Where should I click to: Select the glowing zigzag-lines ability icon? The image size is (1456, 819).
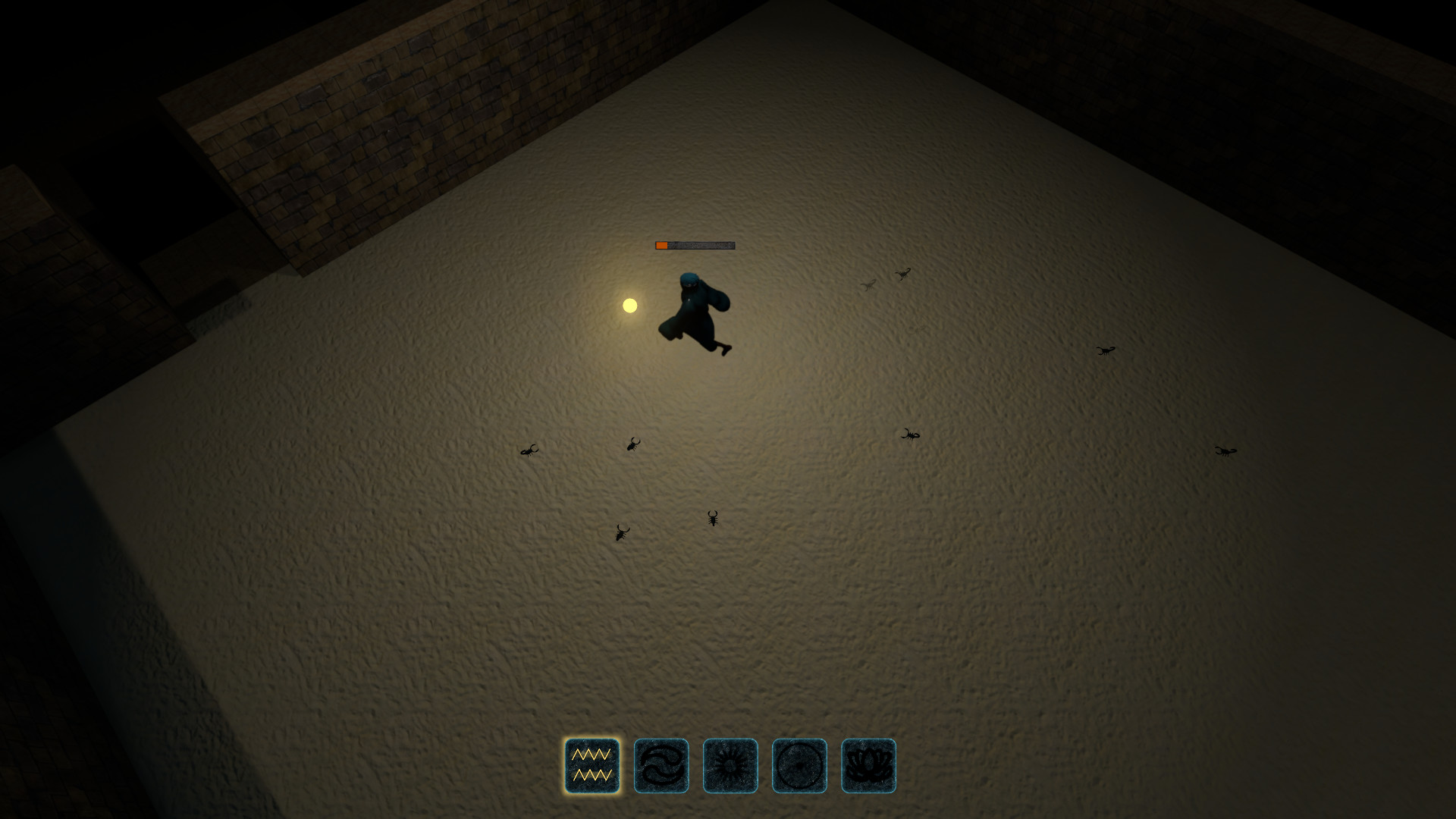point(591,766)
